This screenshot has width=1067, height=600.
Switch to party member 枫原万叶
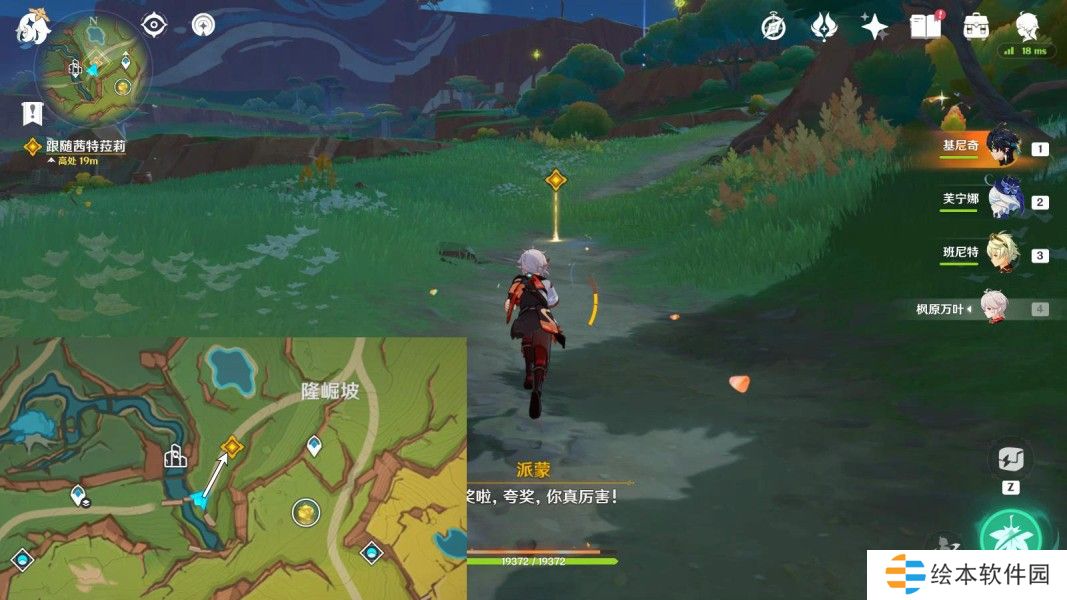pyautogui.click(x=993, y=308)
